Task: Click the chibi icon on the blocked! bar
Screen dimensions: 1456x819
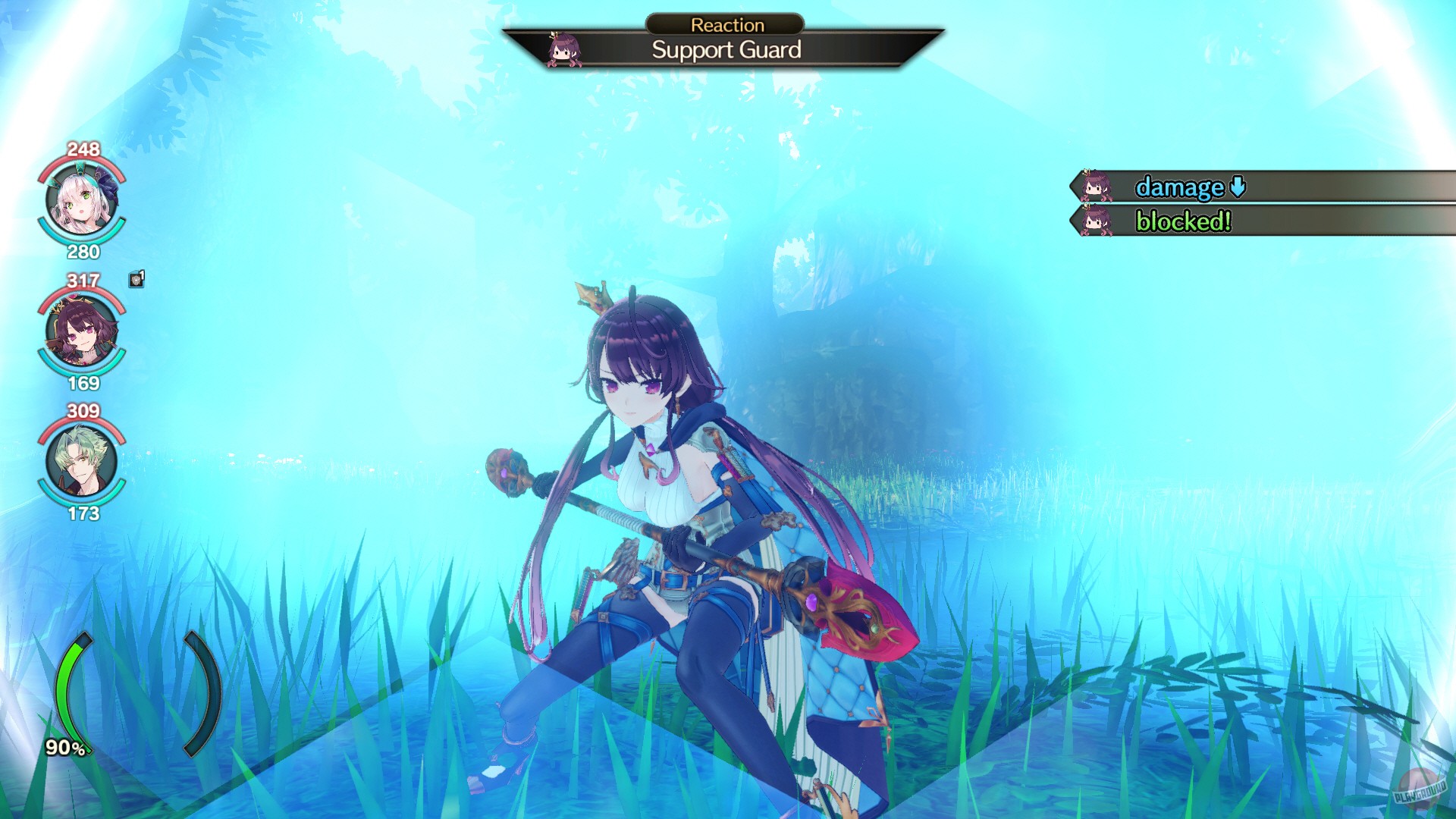Action: [1097, 223]
